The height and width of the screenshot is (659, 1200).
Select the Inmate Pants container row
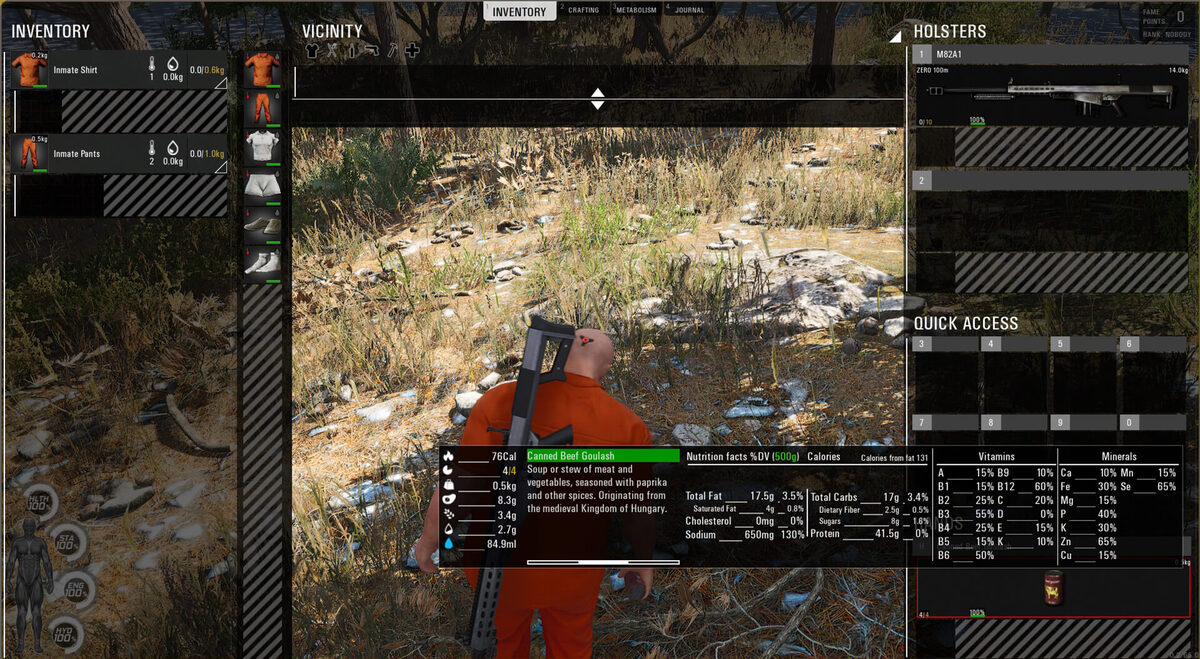[119, 154]
